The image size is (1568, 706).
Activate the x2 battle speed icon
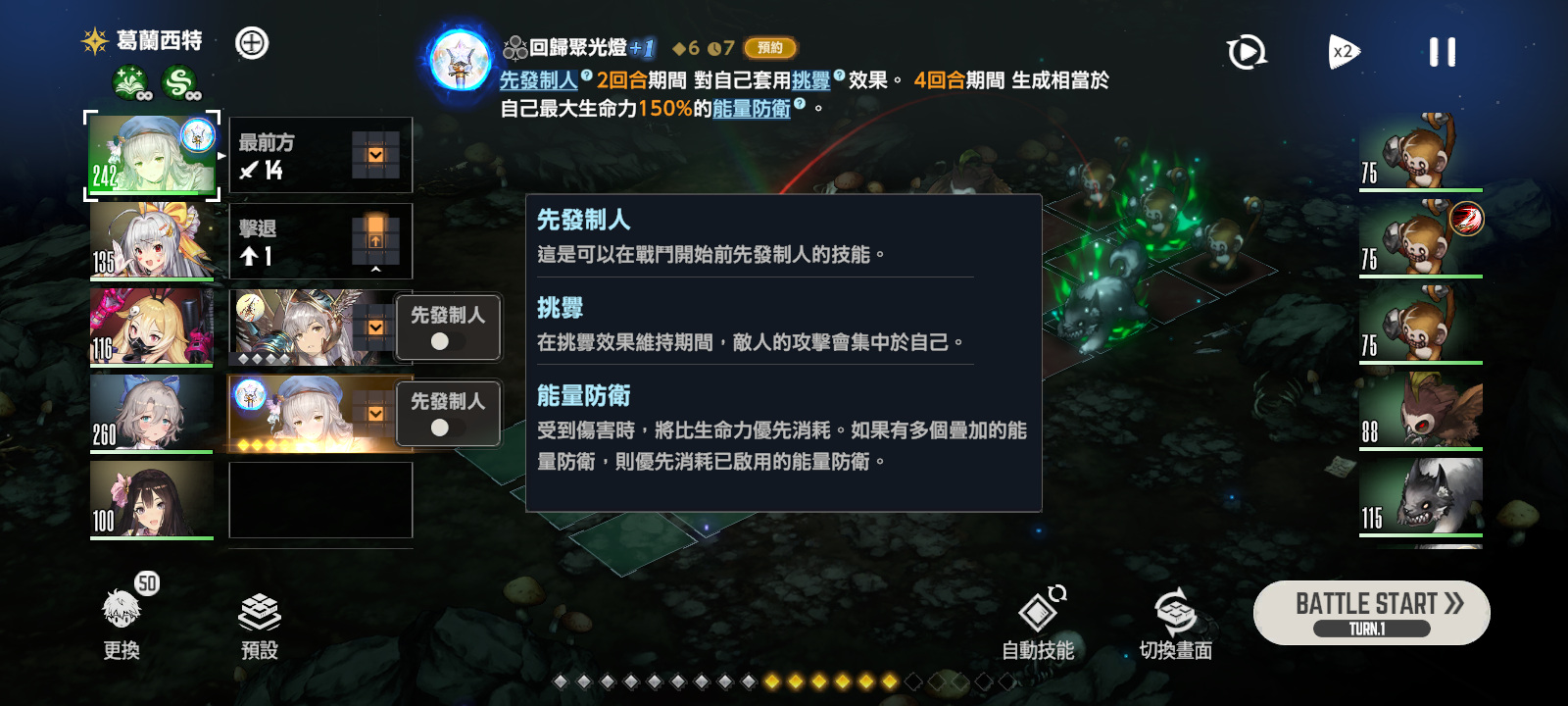click(1344, 52)
